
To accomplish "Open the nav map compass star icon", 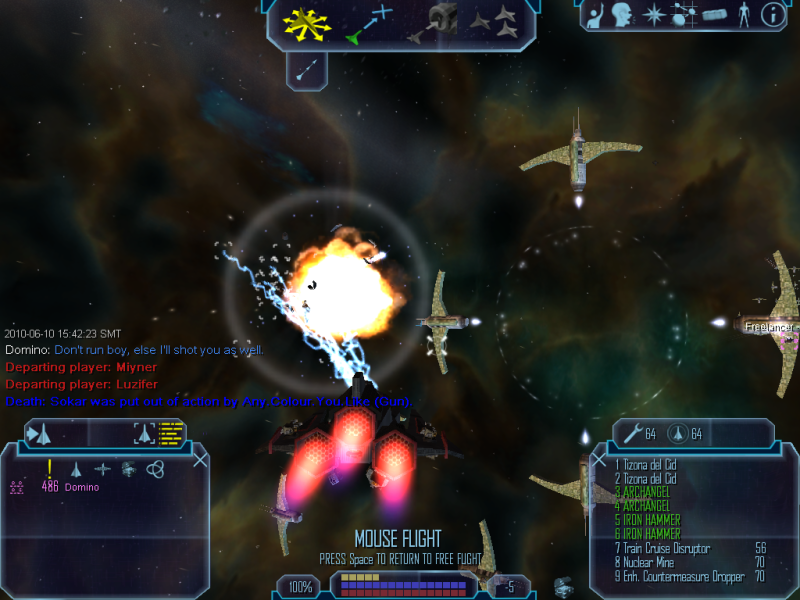I will click(654, 15).
